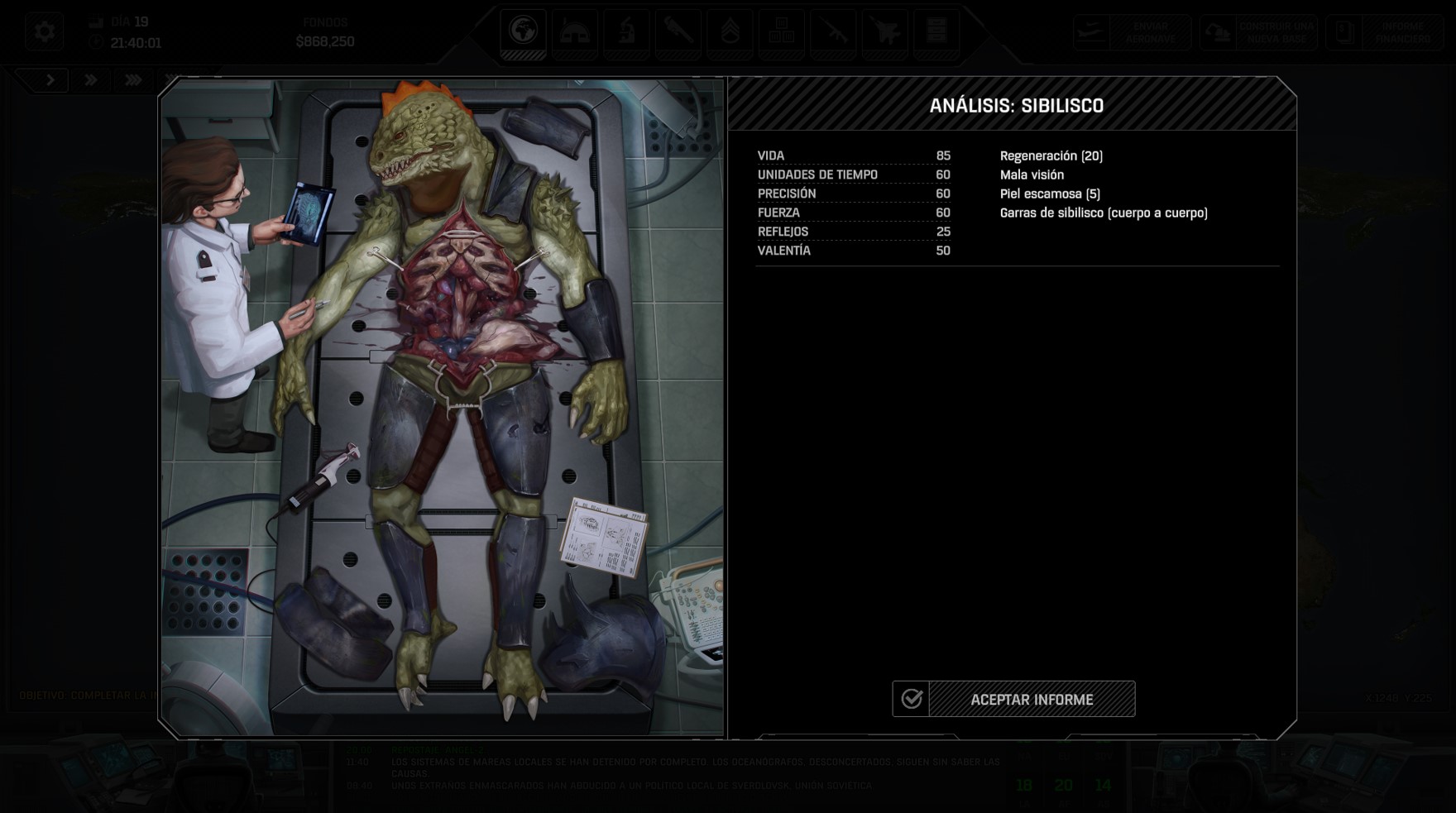The image size is (1456, 813).
Task: Set time to triple-arrow fastest speed
Action: (132, 80)
